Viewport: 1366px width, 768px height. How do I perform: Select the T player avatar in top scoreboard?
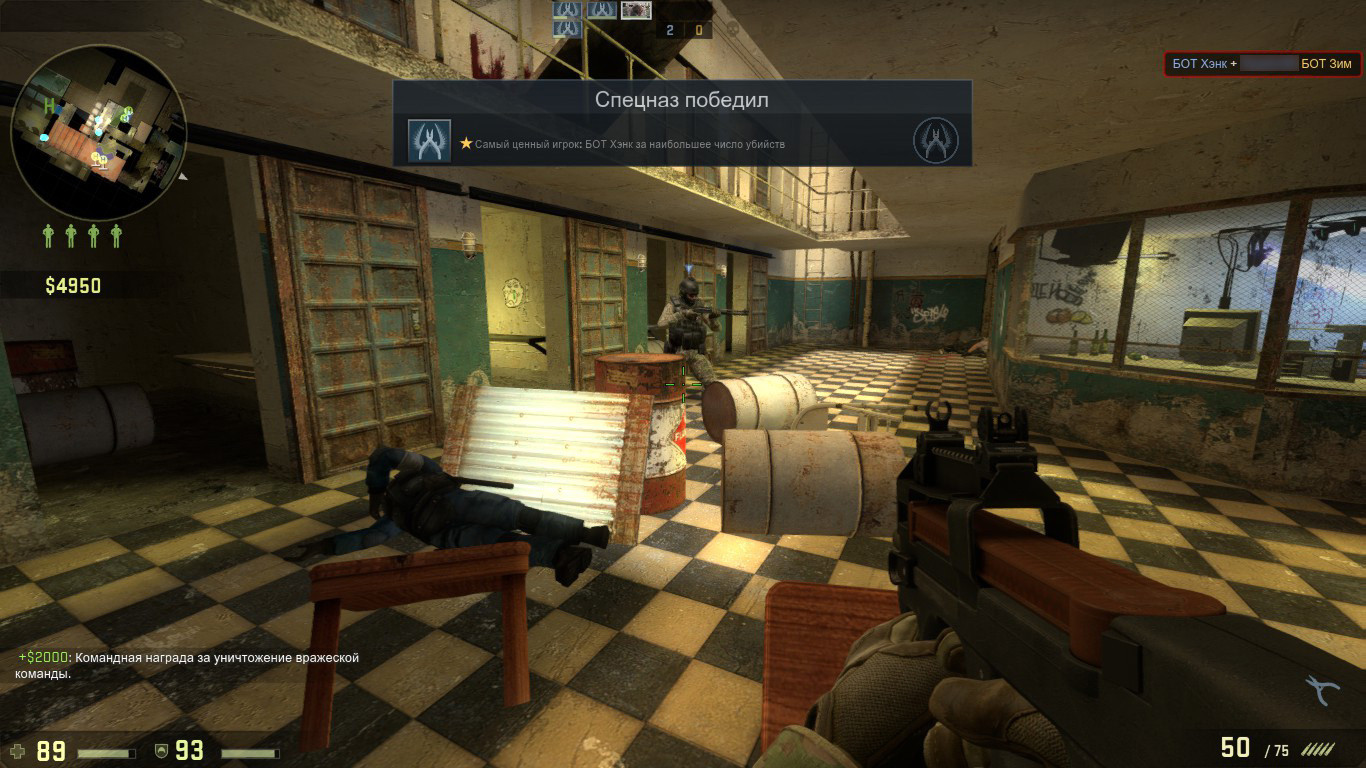tap(634, 11)
